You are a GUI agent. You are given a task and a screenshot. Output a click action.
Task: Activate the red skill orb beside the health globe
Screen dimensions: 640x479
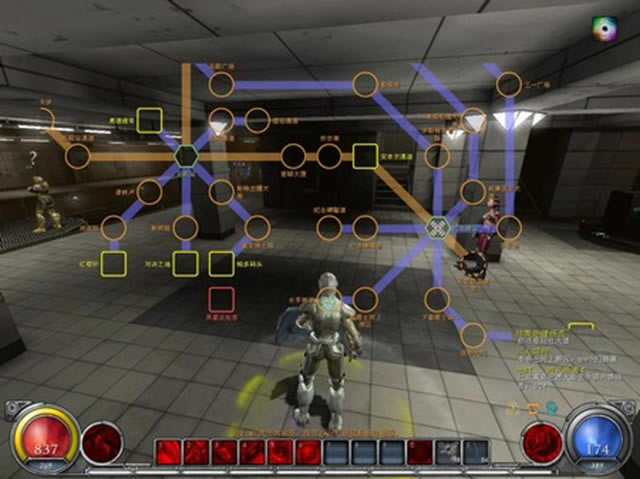[102, 441]
